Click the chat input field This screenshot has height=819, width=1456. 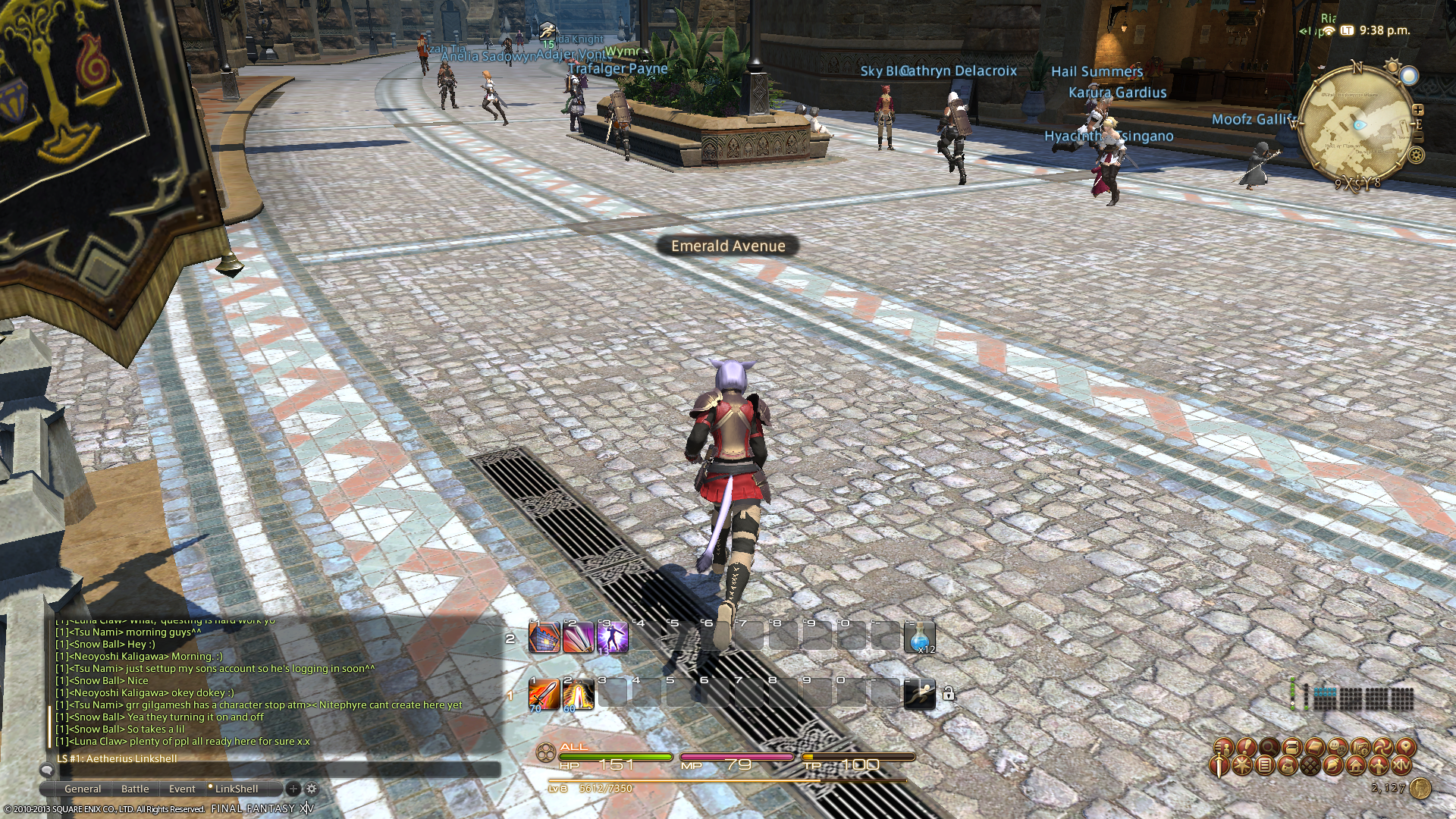273,770
